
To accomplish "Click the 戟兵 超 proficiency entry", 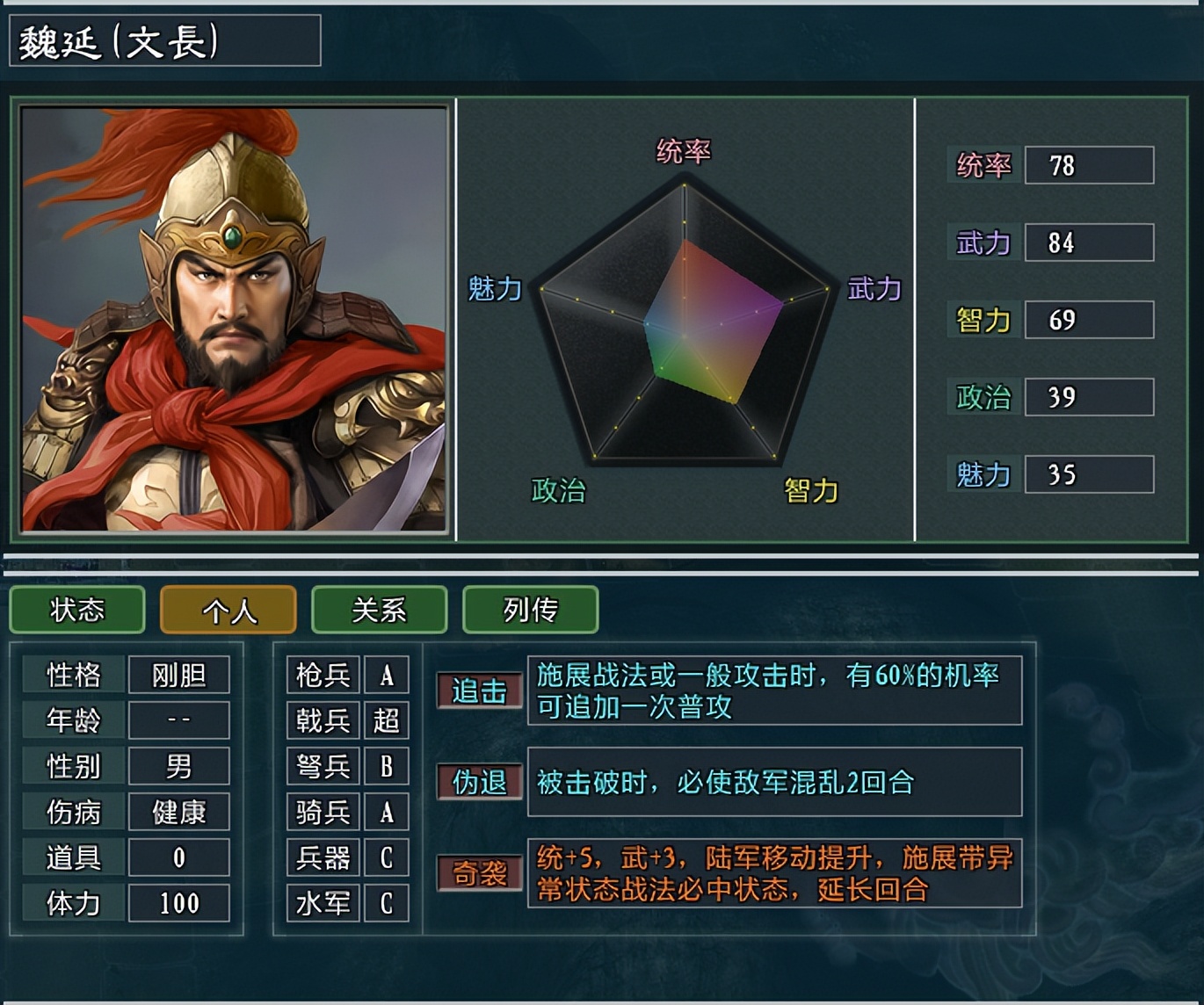I will [x=347, y=720].
